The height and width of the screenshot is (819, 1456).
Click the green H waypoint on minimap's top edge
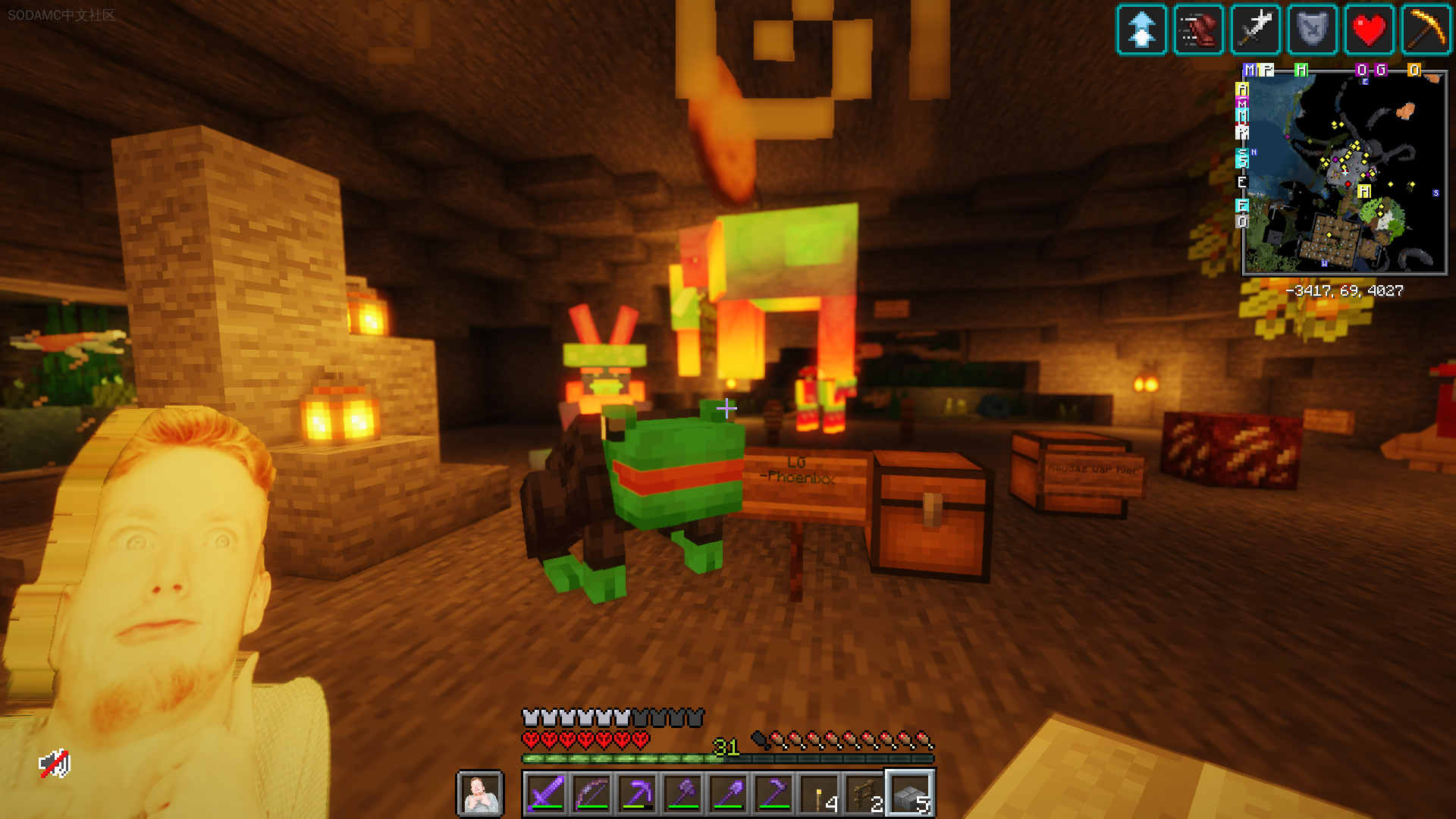1301,71
